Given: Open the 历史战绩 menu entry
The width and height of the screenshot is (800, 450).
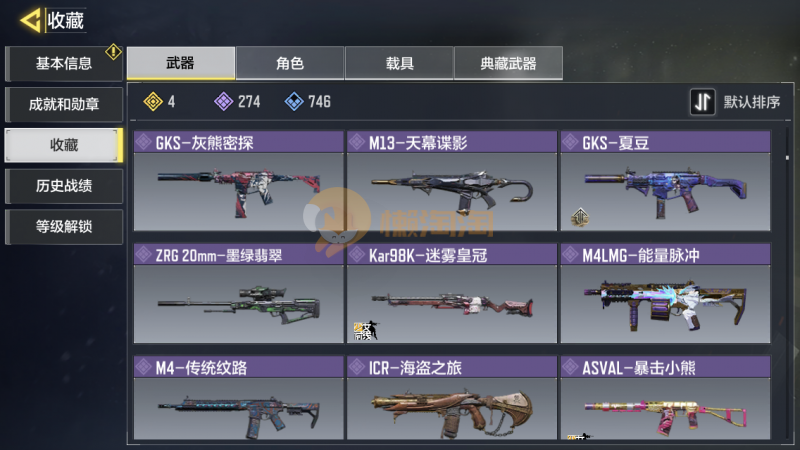Looking at the screenshot, I should (x=64, y=185).
